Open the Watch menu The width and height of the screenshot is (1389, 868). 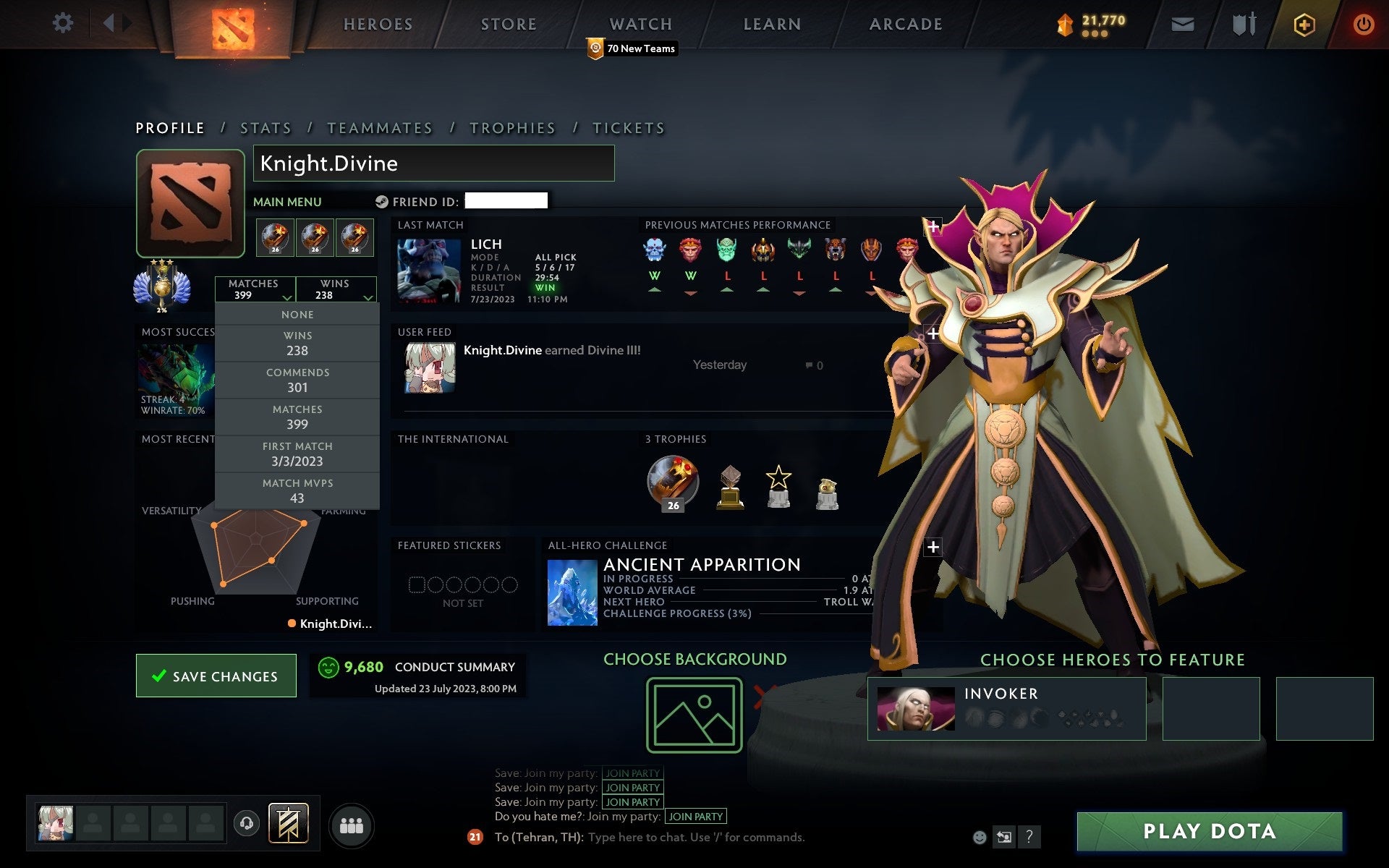pos(640,23)
